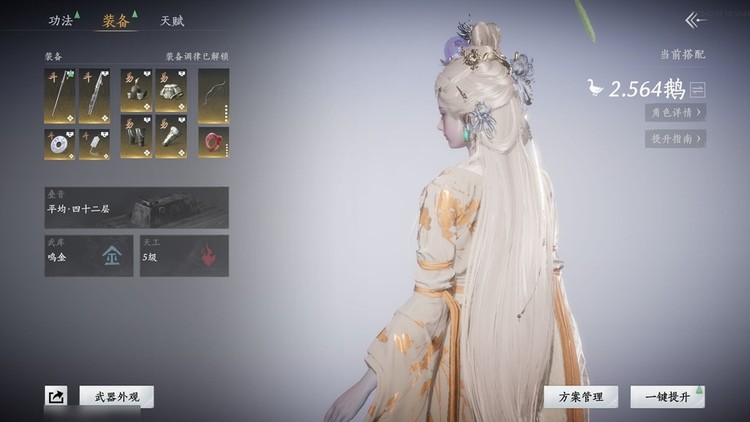The image size is (750, 422).
Task: Activate 一键提升 one-click upgrade
Action: [667, 397]
